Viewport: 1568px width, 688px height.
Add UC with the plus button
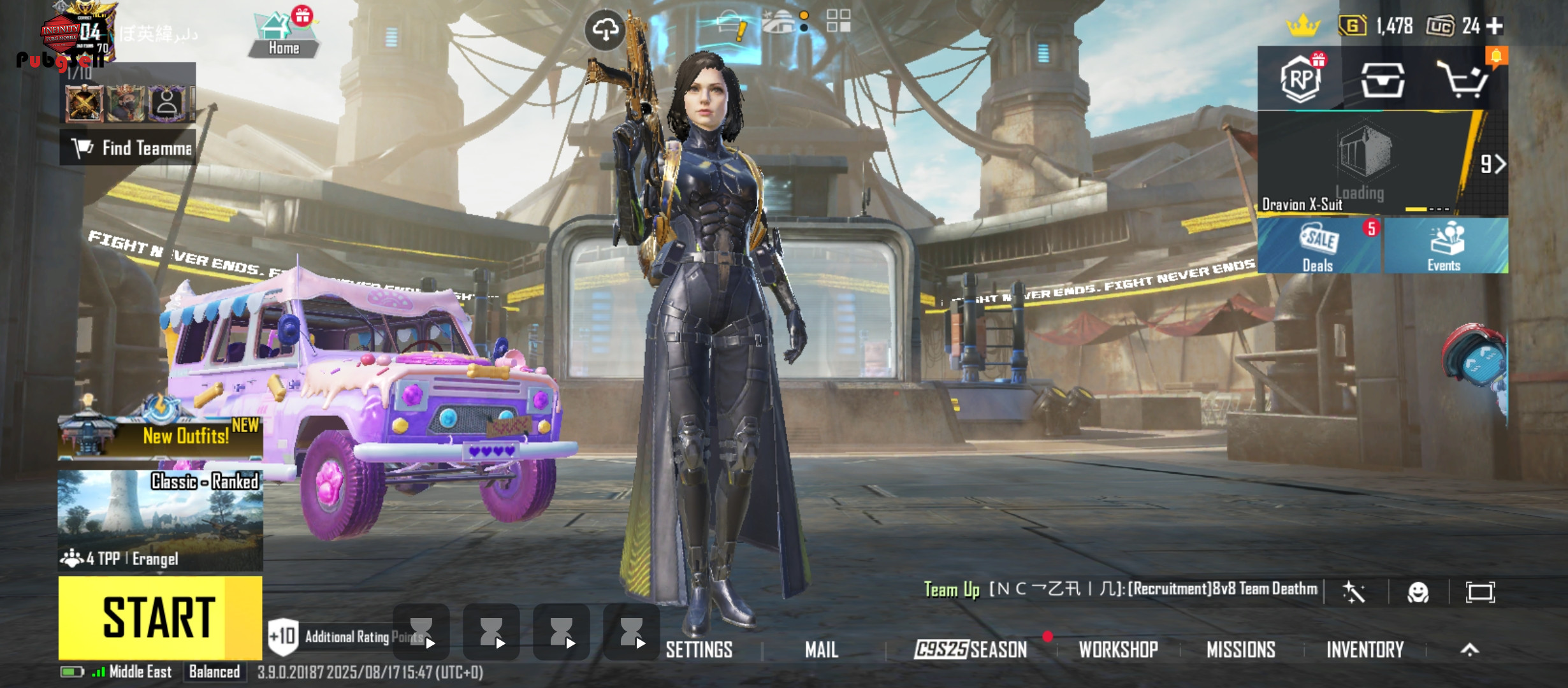point(1495,26)
